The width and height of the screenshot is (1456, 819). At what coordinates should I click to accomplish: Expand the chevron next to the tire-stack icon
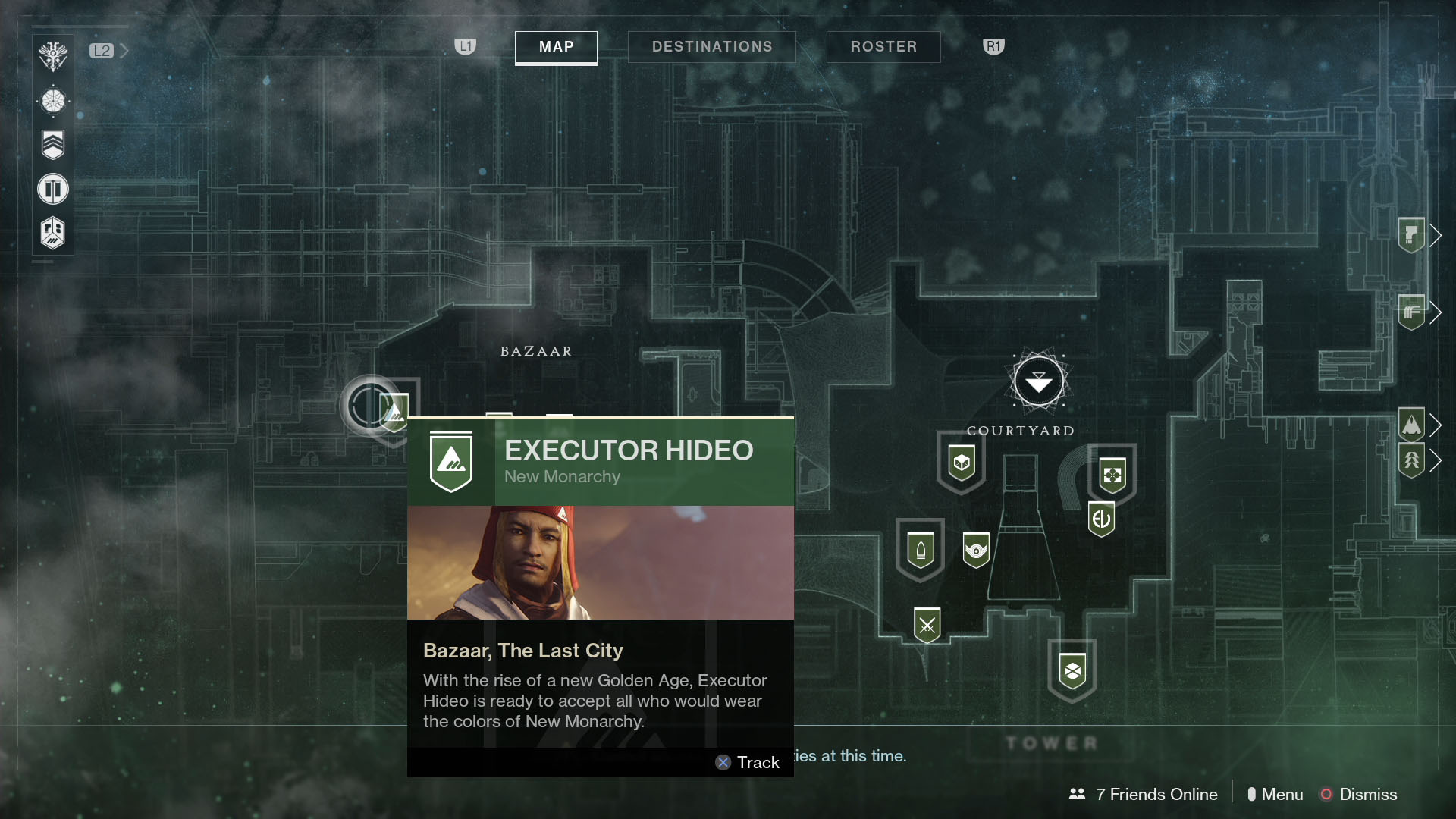[1437, 312]
